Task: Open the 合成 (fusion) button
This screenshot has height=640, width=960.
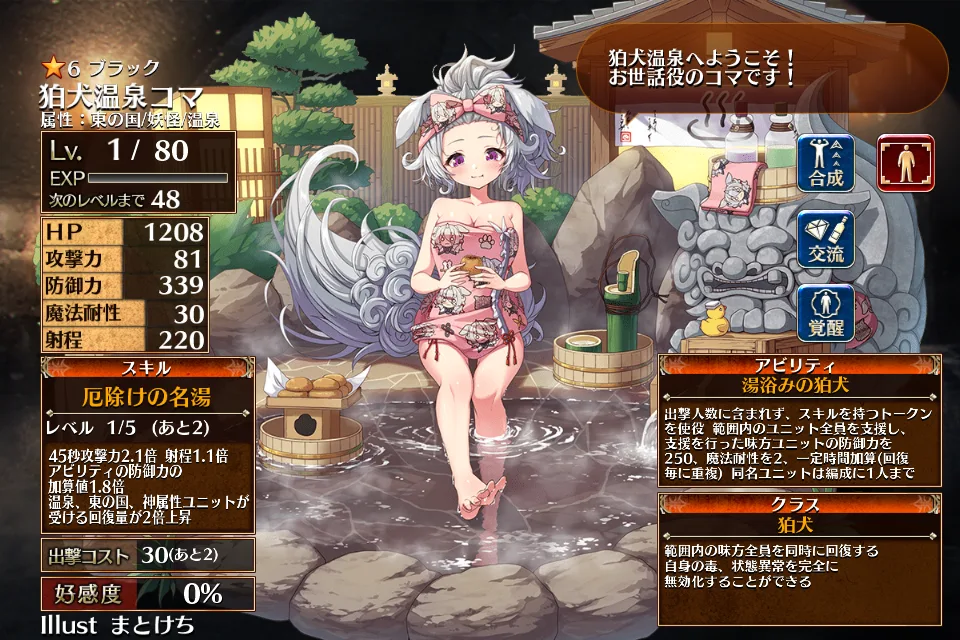Action: [825, 162]
